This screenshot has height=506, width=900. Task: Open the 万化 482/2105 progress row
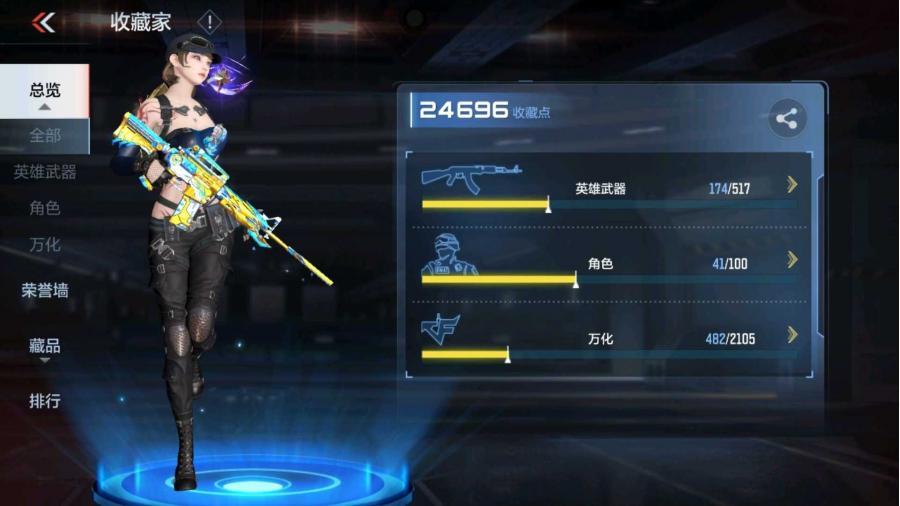tap(609, 338)
